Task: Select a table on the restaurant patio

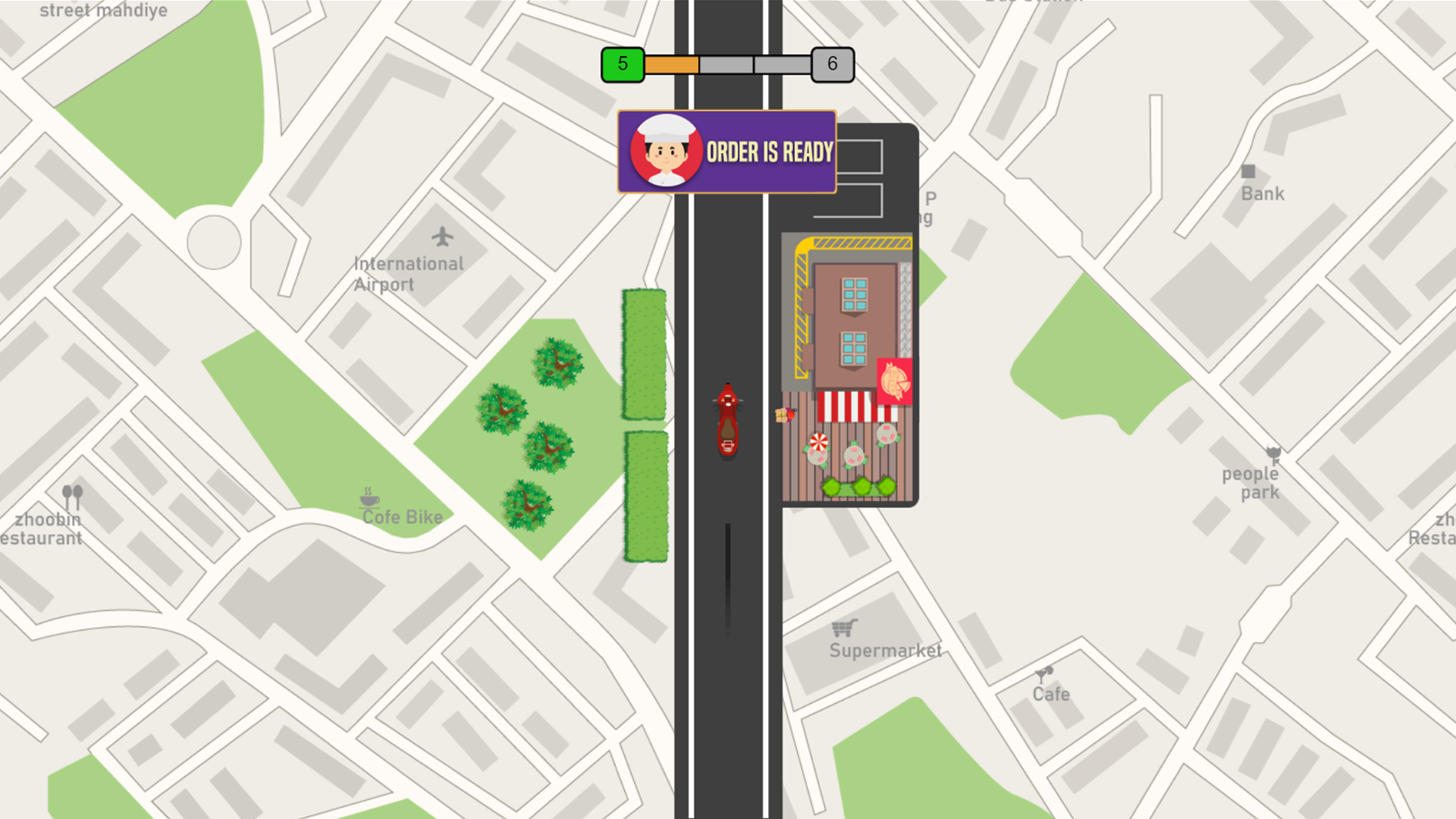Action: click(x=854, y=455)
